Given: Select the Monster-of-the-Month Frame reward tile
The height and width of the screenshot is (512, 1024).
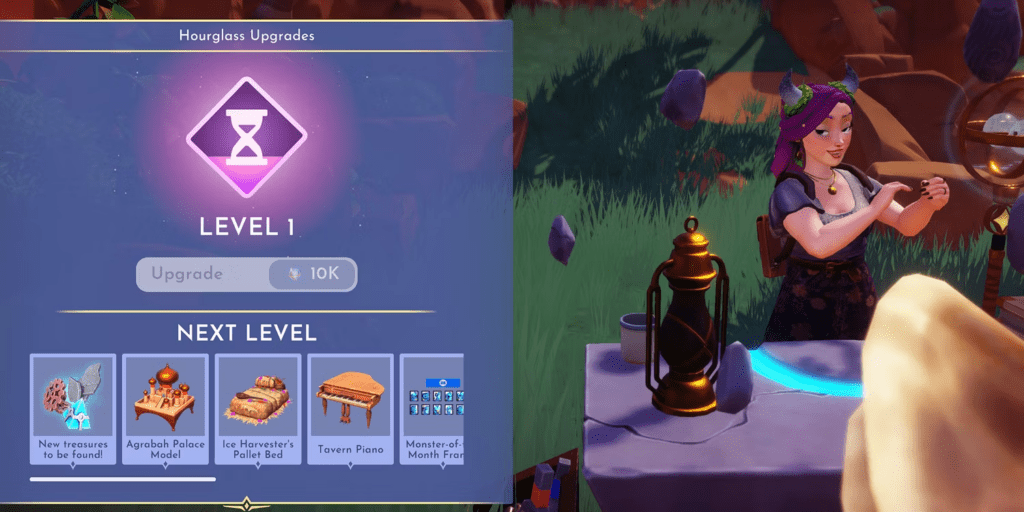Looking at the screenshot, I should point(432,408).
